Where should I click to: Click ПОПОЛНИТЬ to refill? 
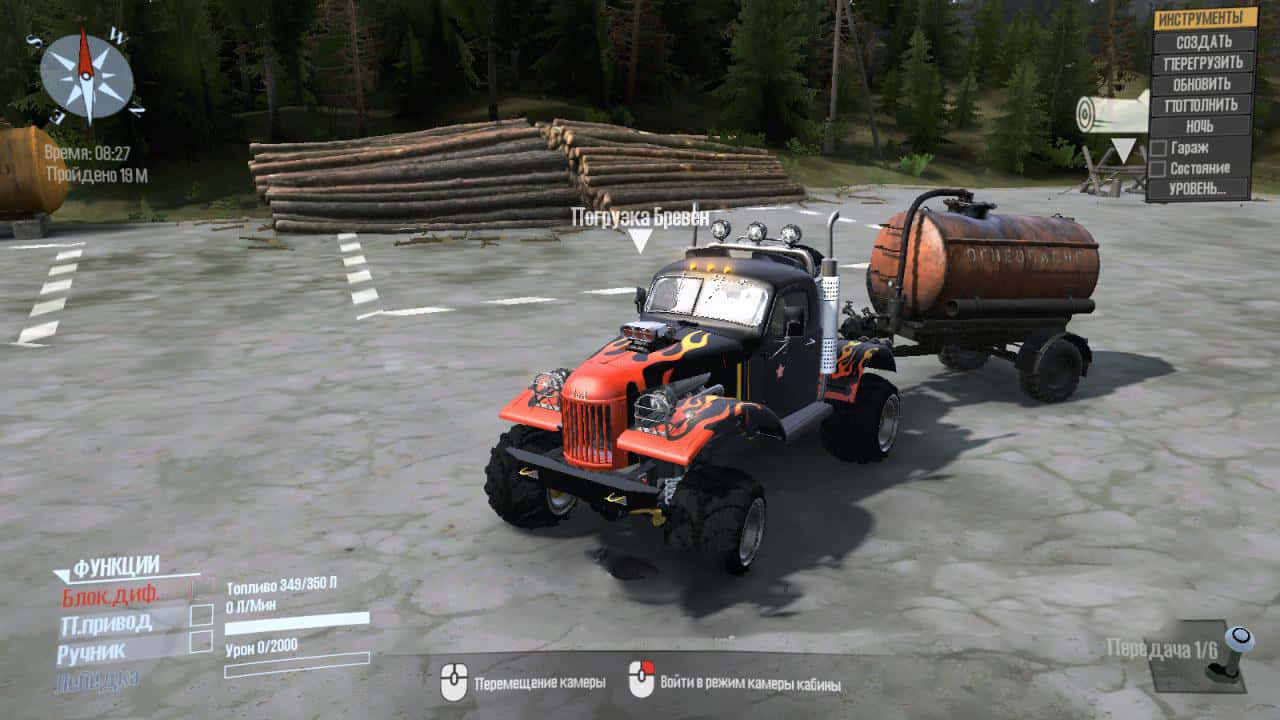tap(1204, 104)
